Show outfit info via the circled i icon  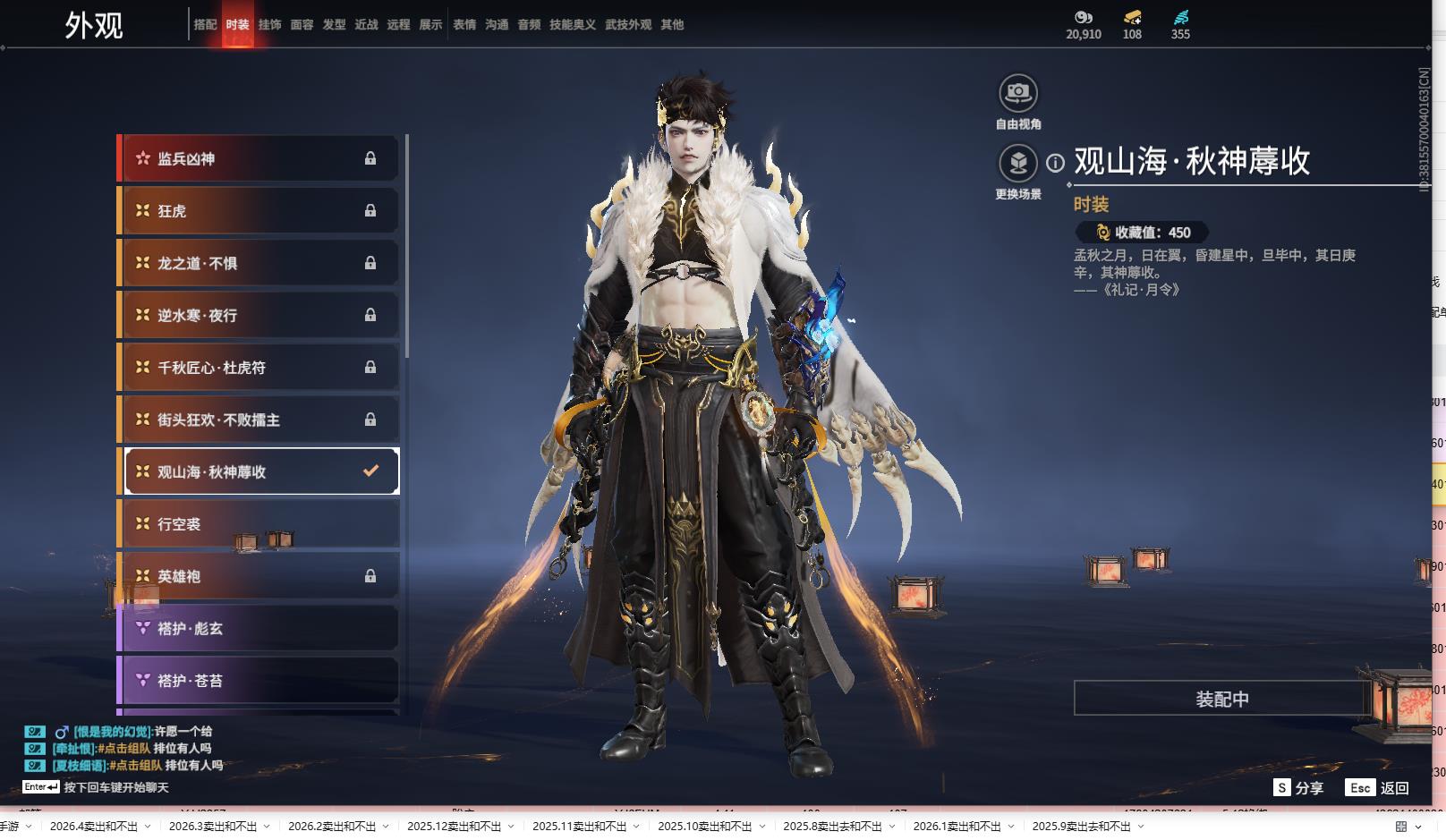(1056, 163)
